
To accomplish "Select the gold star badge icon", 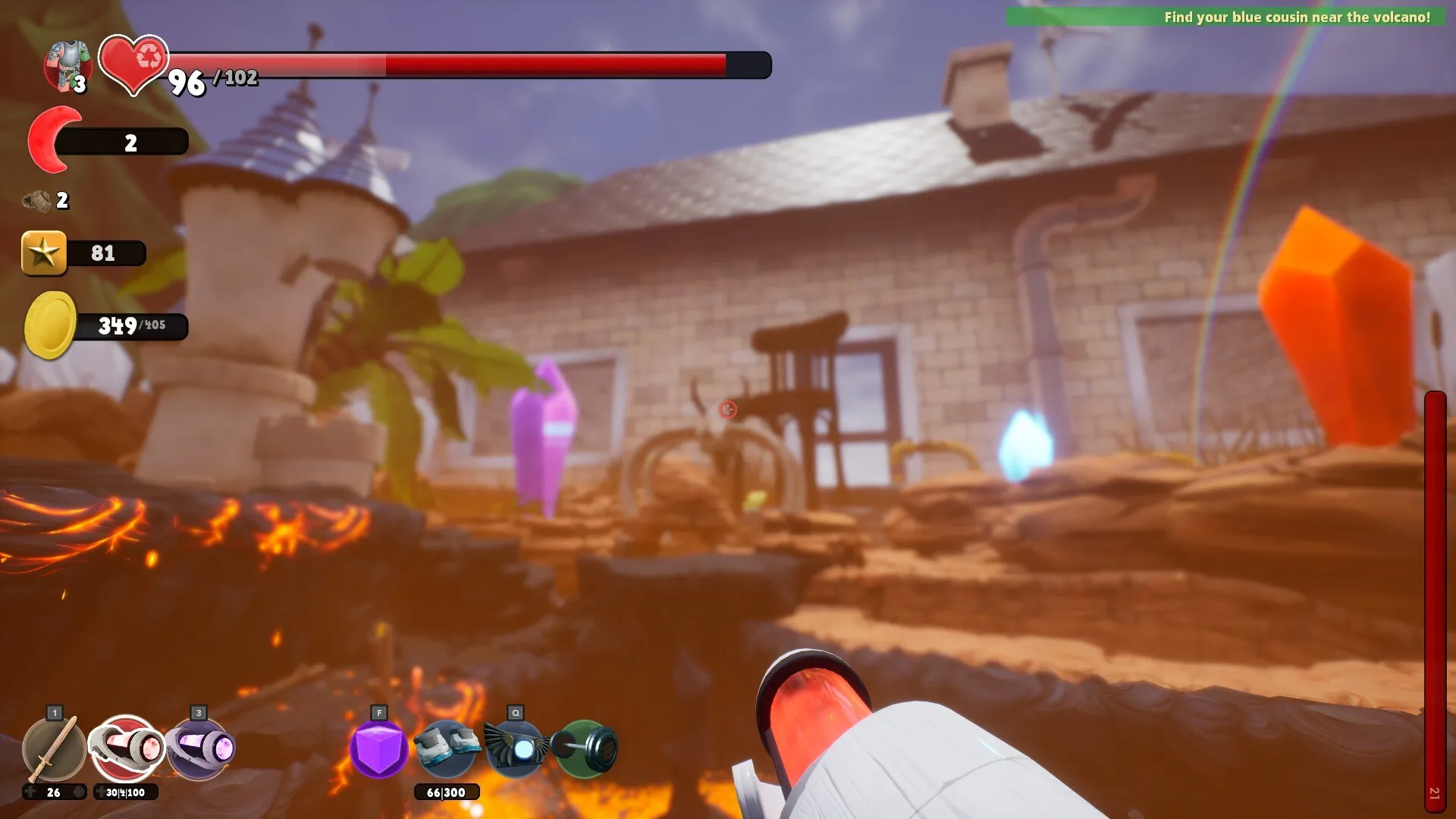I will 44,253.
